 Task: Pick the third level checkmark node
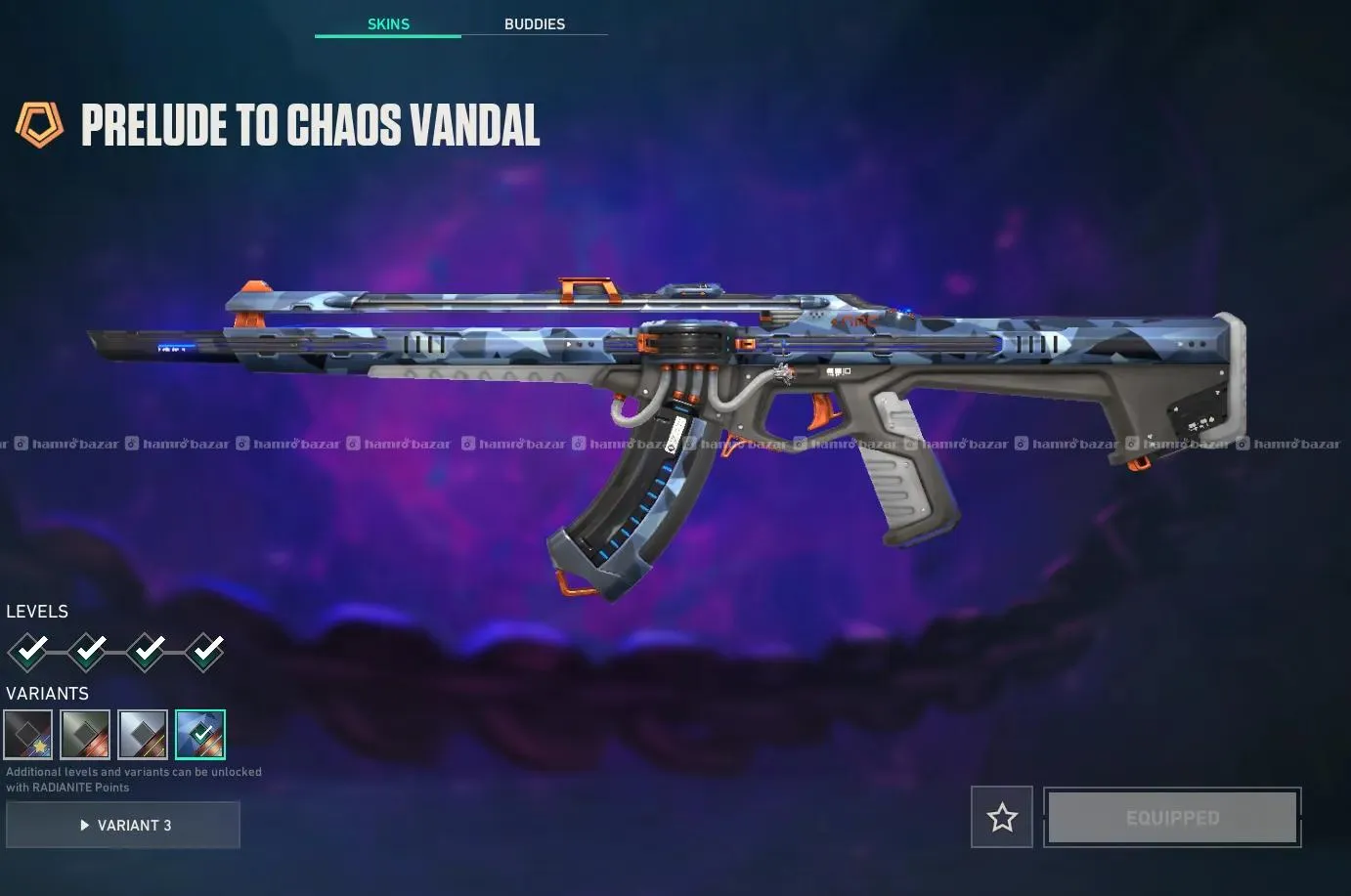(x=146, y=651)
